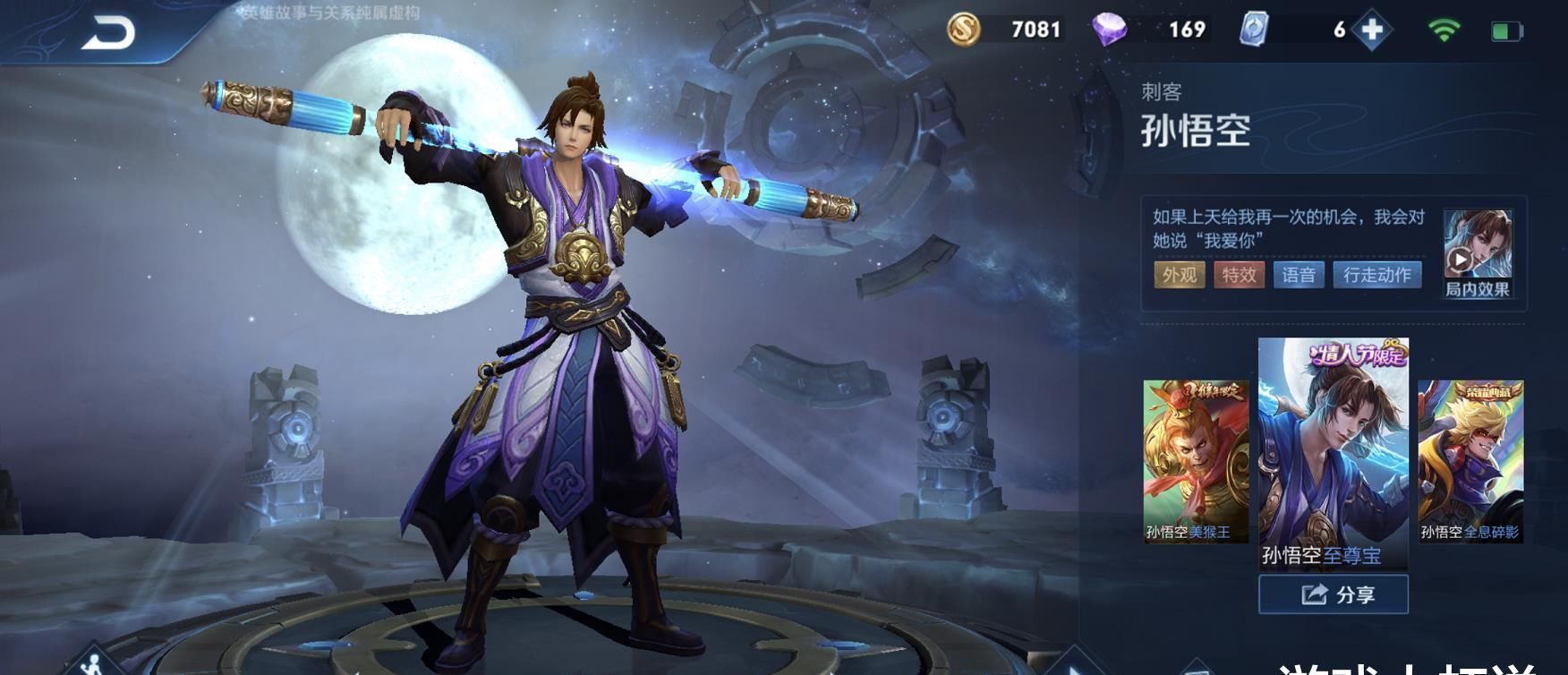The width and height of the screenshot is (1568, 675).
Task: Choose the 孙悟空 全息碎影 skin card
Action: pos(1470,460)
